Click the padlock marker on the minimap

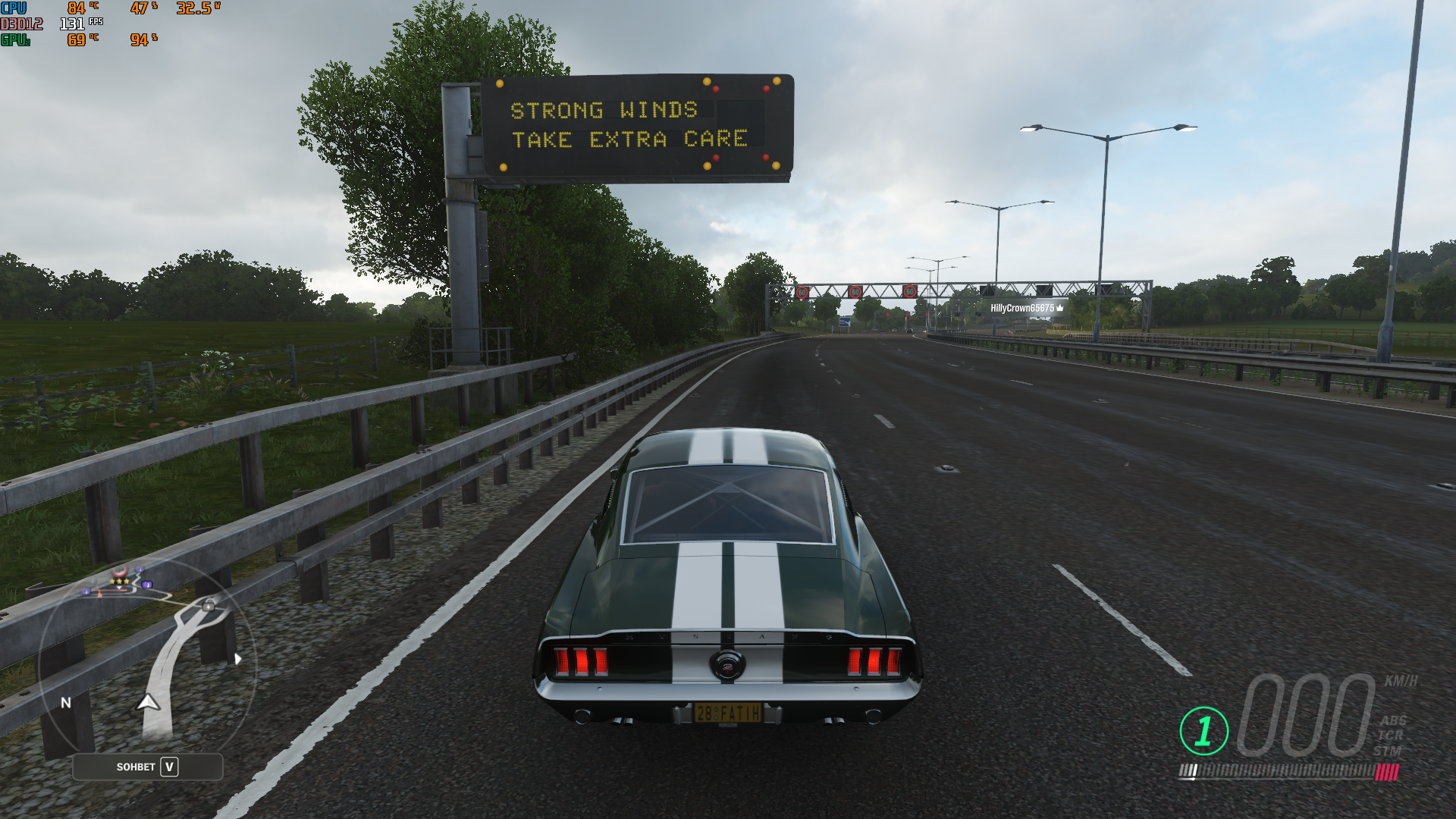click(209, 604)
